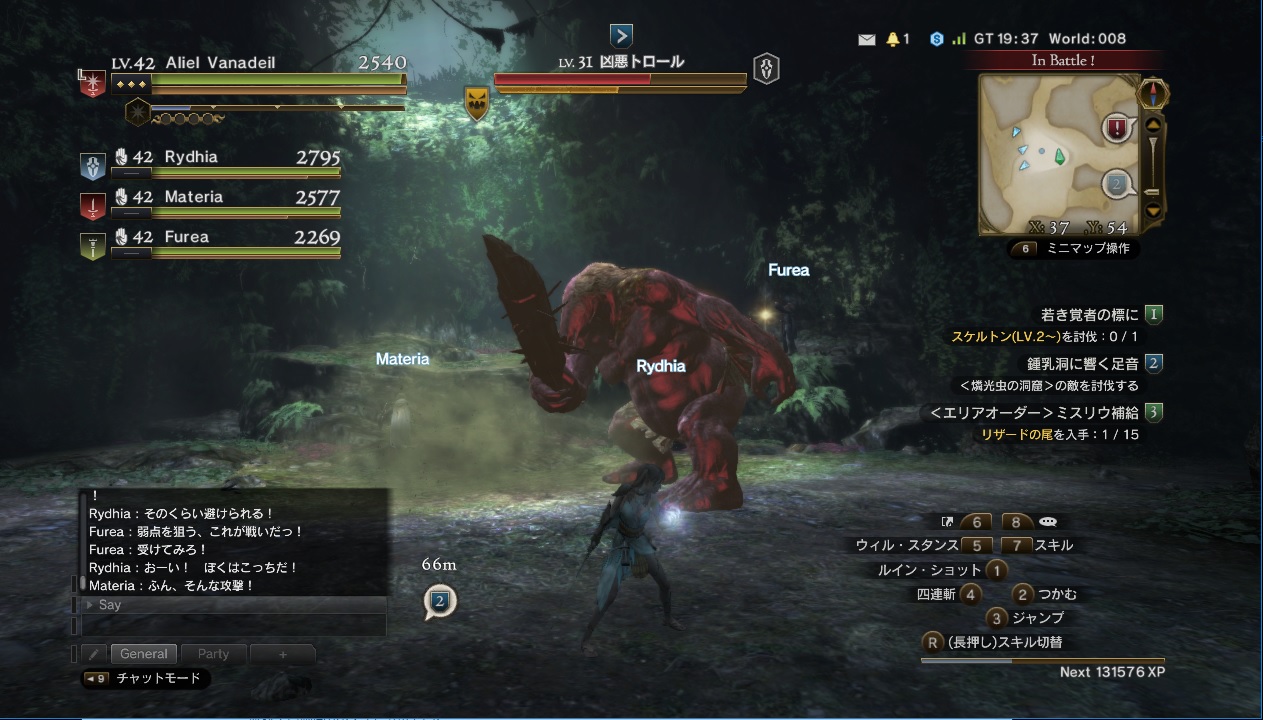Select the quest 2 marker on minimap
The height and width of the screenshot is (720, 1263).
(1117, 184)
